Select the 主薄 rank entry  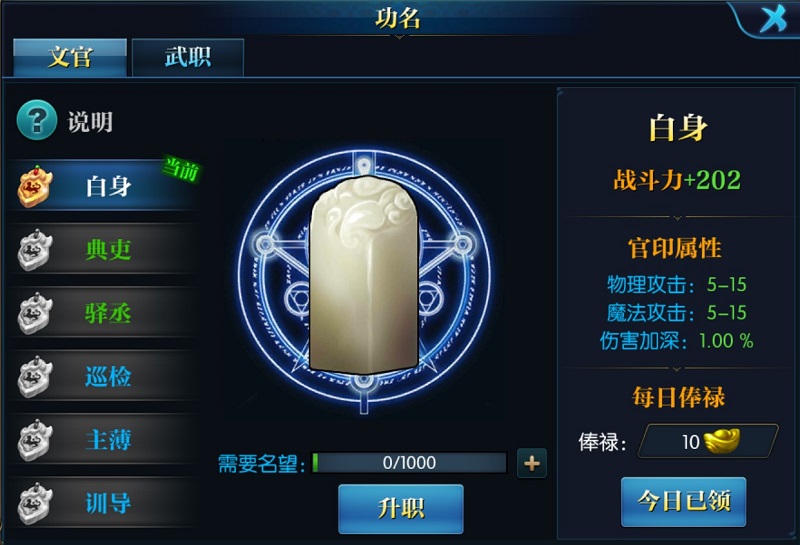[x=105, y=440]
